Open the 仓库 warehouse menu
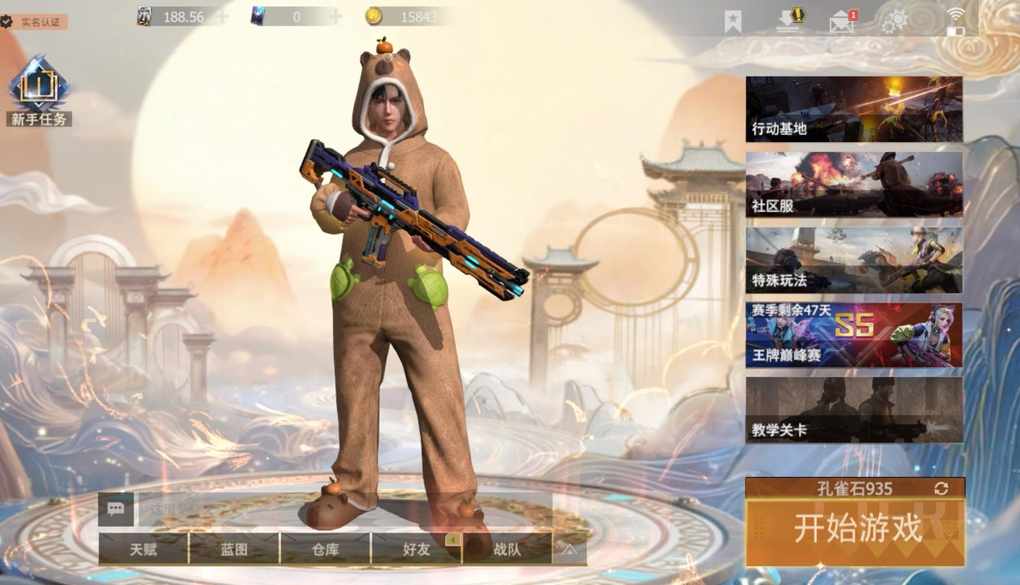Viewport: 1020px width, 585px height. [325, 548]
